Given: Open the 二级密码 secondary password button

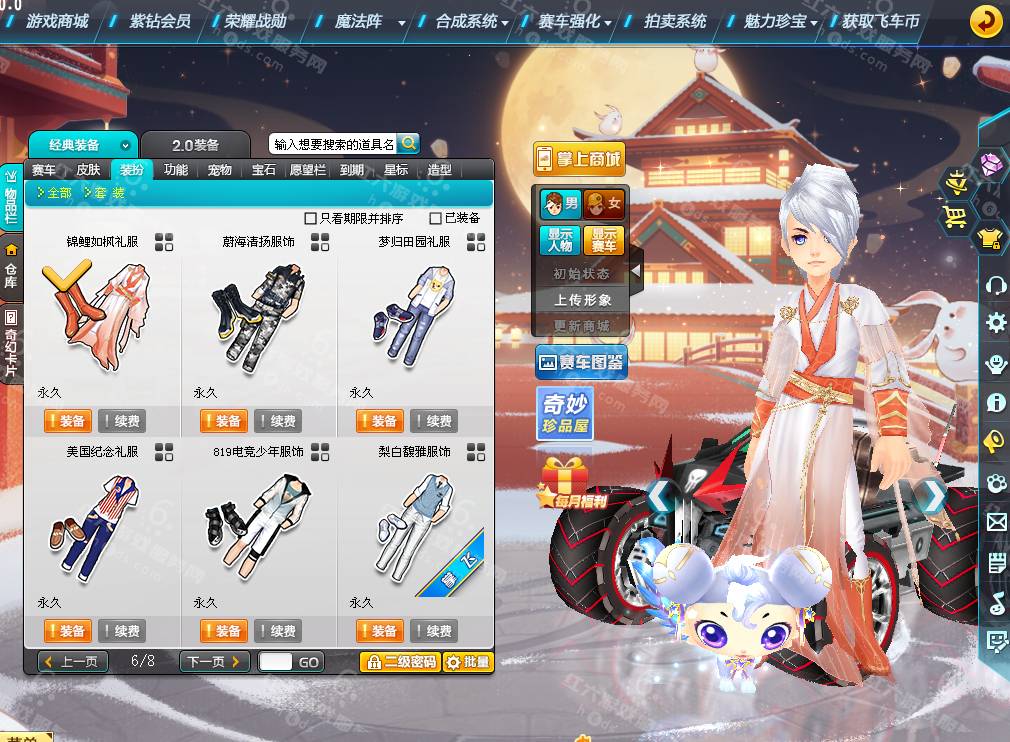Looking at the screenshot, I should tap(400, 662).
